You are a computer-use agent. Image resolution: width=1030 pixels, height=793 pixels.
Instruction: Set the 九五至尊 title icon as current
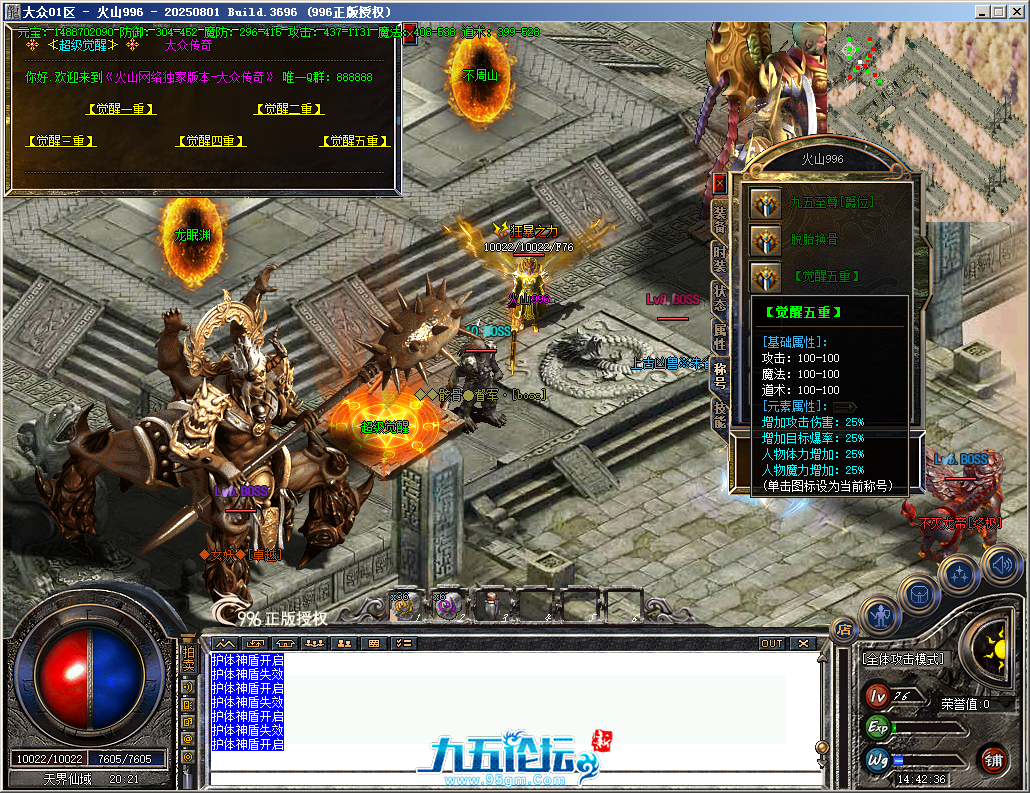tap(766, 203)
